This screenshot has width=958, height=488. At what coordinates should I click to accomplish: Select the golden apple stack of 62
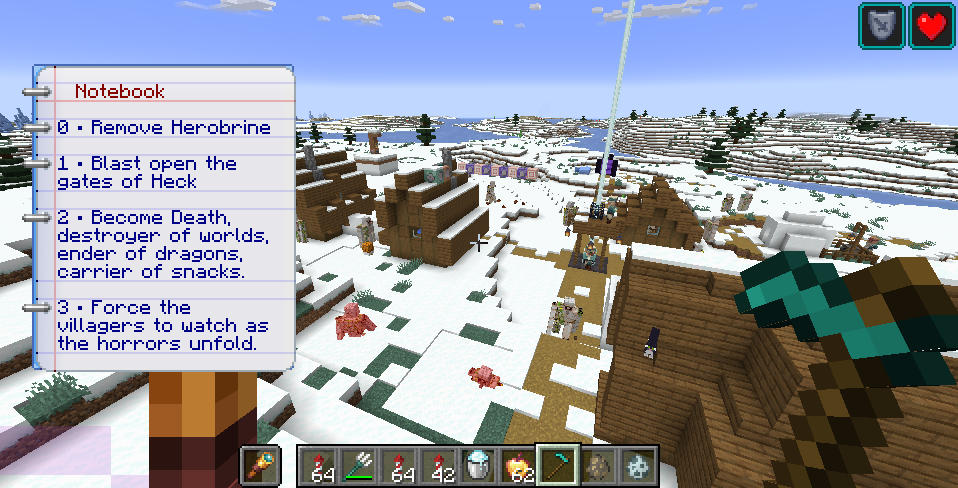click(518, 466)
